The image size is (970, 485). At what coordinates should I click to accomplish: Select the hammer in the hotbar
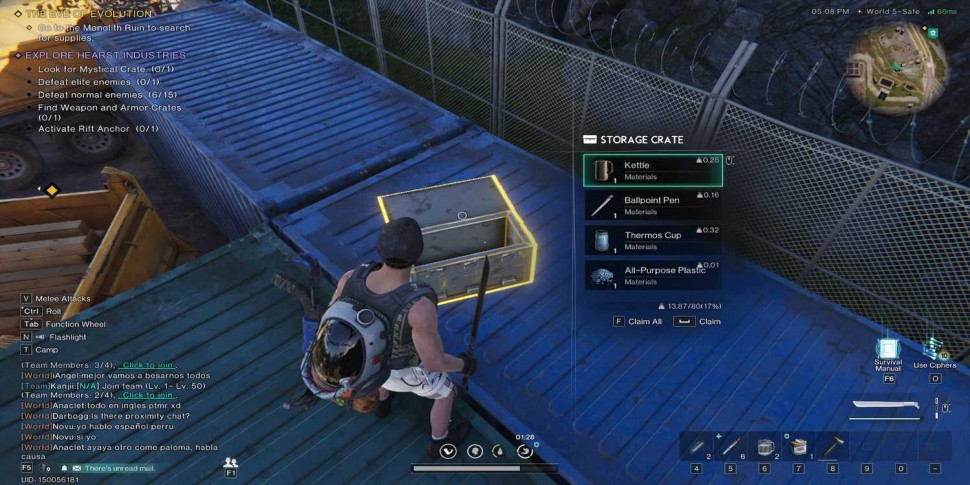pos(832,446)
